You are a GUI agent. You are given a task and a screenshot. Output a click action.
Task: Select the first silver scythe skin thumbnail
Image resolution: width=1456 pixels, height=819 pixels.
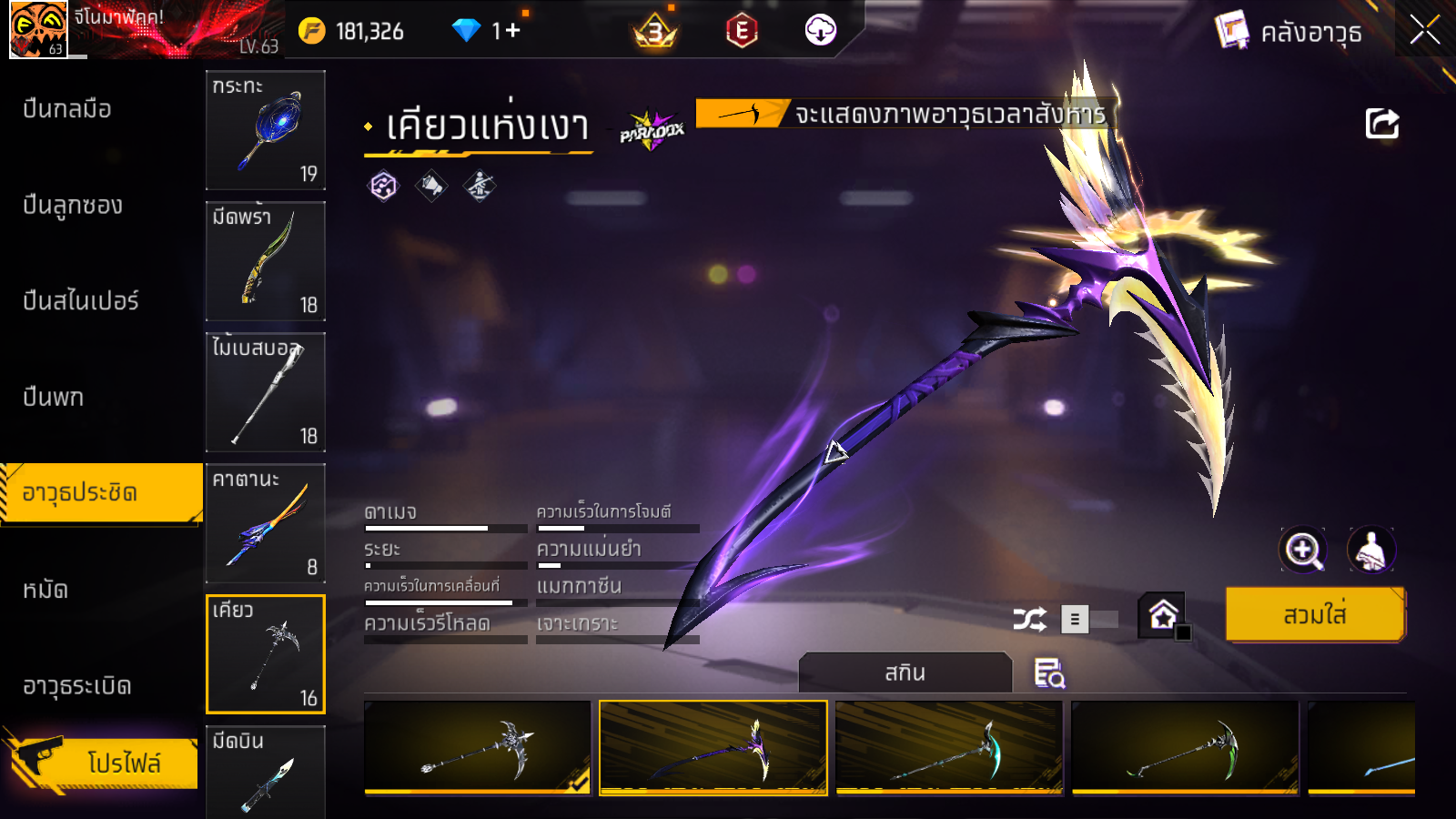click(x=477, y=748)
